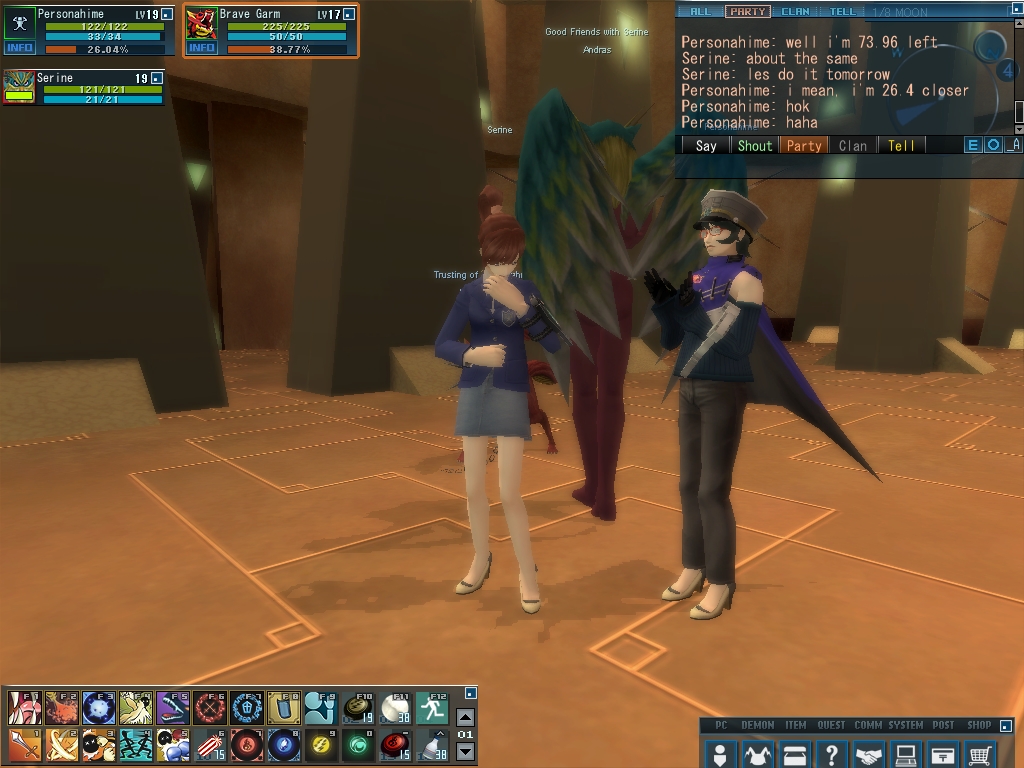Choose the Say chat channel
Viewport: 1024px width, 768px height.
tap(706, 145)
